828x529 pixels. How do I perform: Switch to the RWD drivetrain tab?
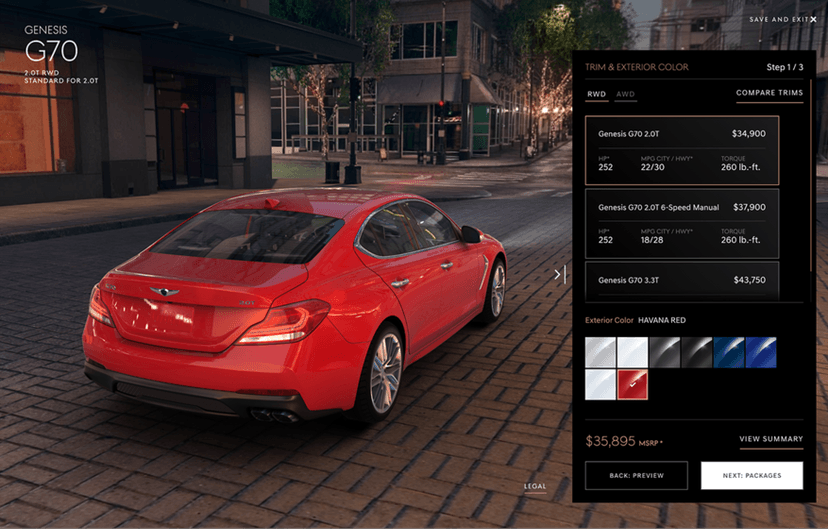tap(596, 94)
